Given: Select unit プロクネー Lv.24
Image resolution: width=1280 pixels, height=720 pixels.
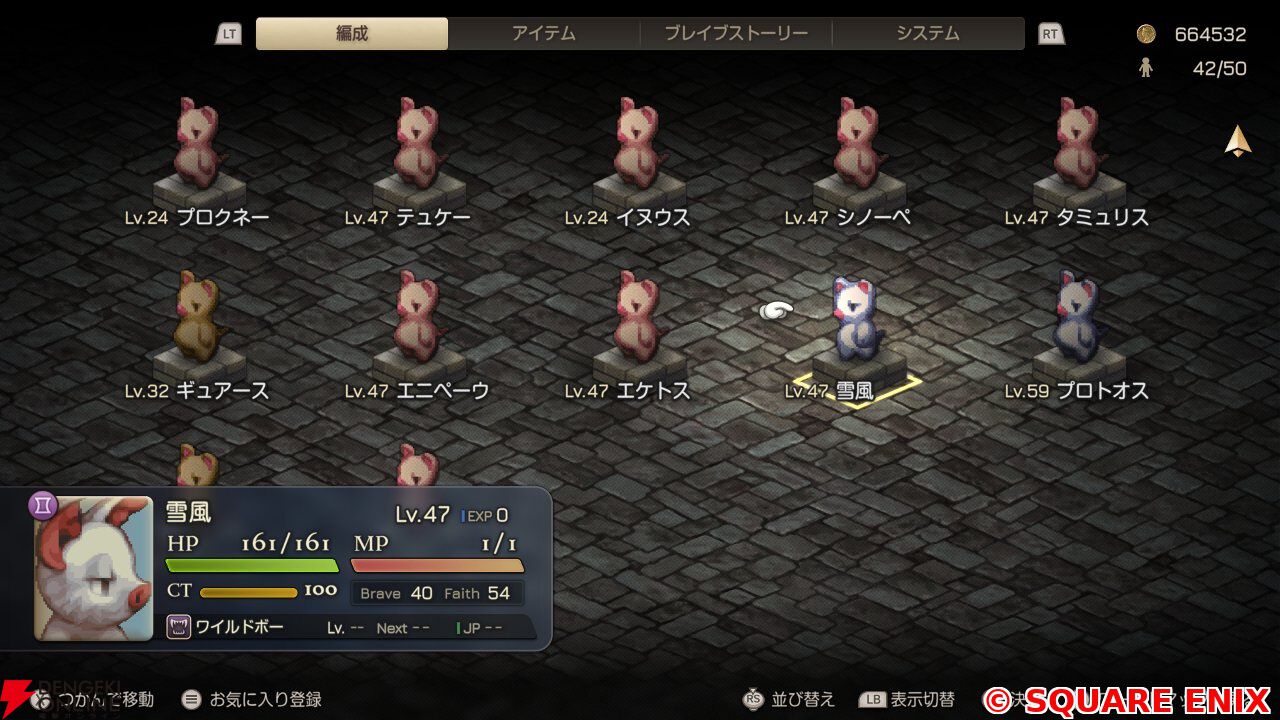Looking at the screenshot, I should 198,145.
